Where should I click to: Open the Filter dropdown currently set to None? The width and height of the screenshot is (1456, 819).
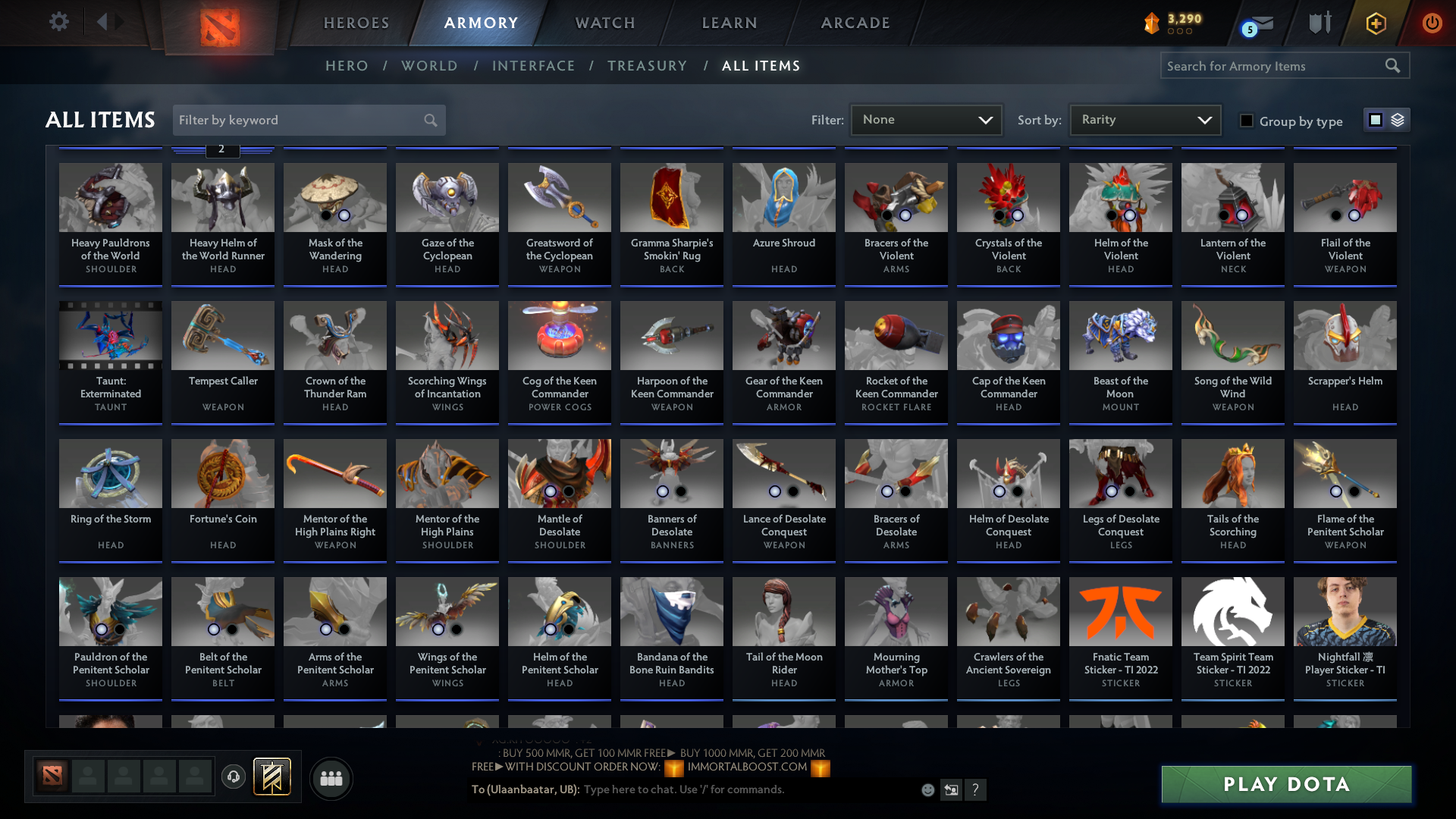click(x=926, y=119)
